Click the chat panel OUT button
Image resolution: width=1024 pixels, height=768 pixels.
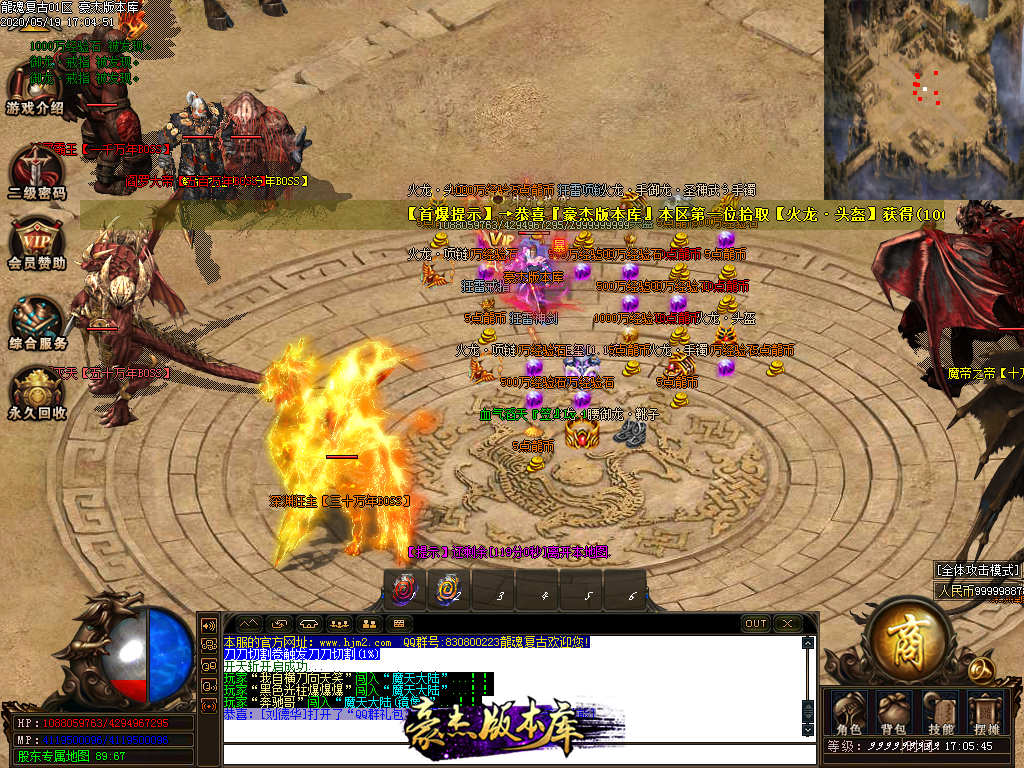tap(756, 624)
